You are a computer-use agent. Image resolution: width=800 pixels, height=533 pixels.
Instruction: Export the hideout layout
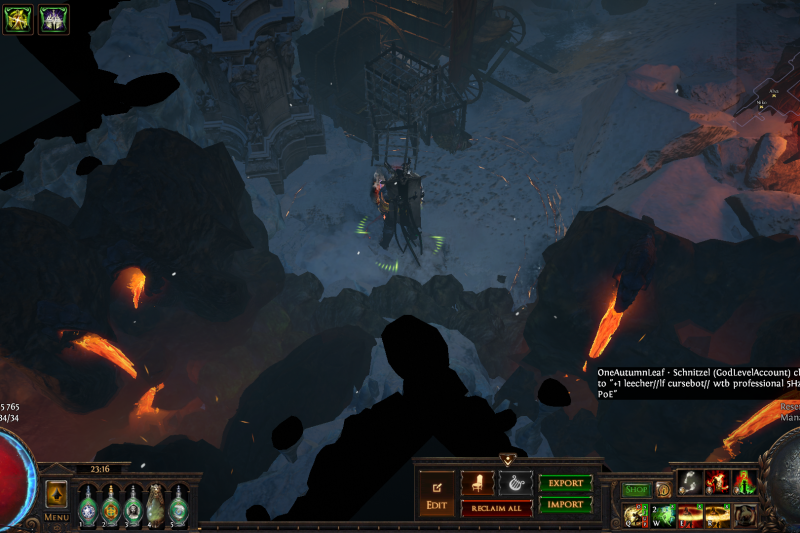[x=565, y=482]
